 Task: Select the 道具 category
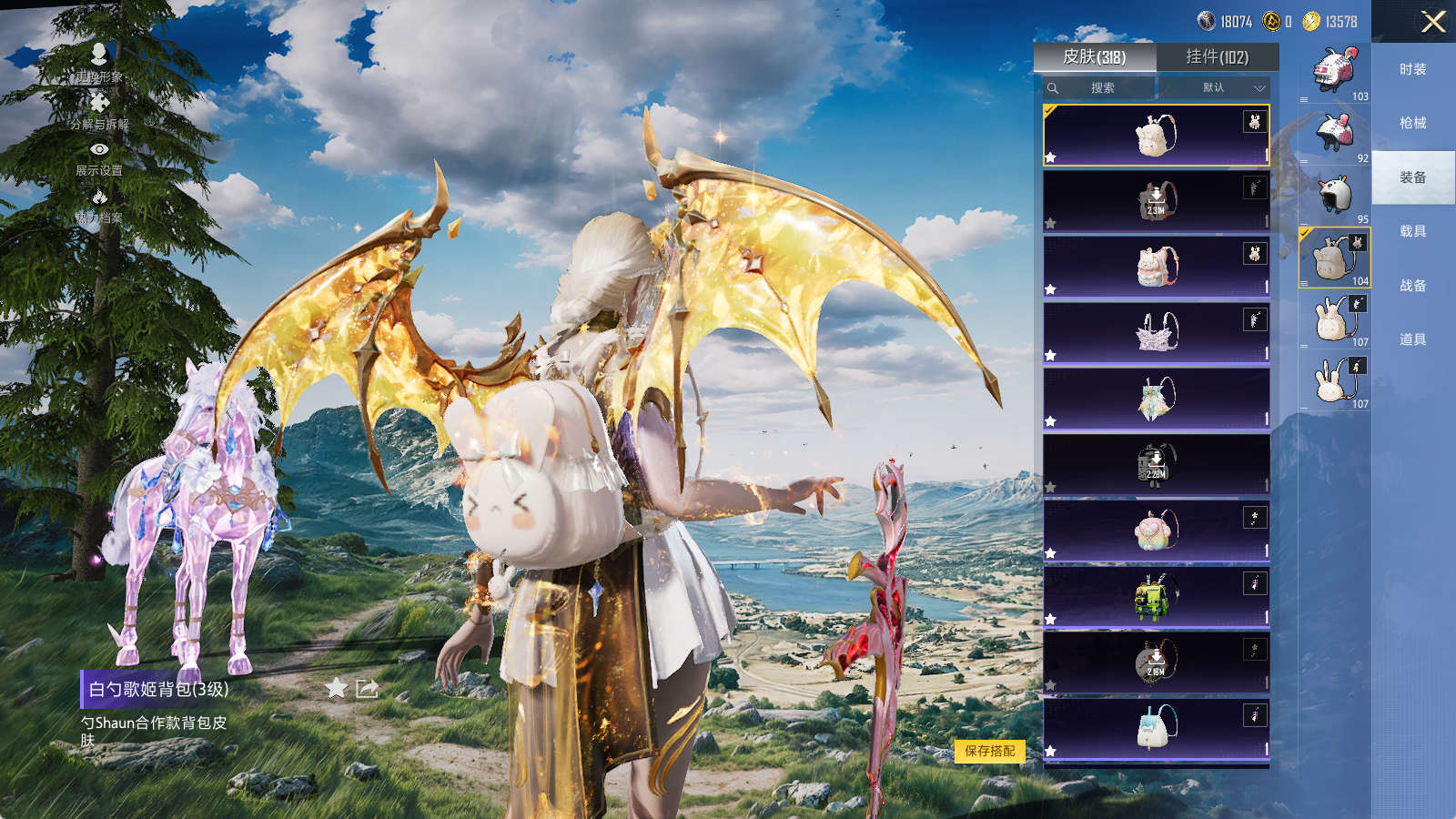(1412, 339)
